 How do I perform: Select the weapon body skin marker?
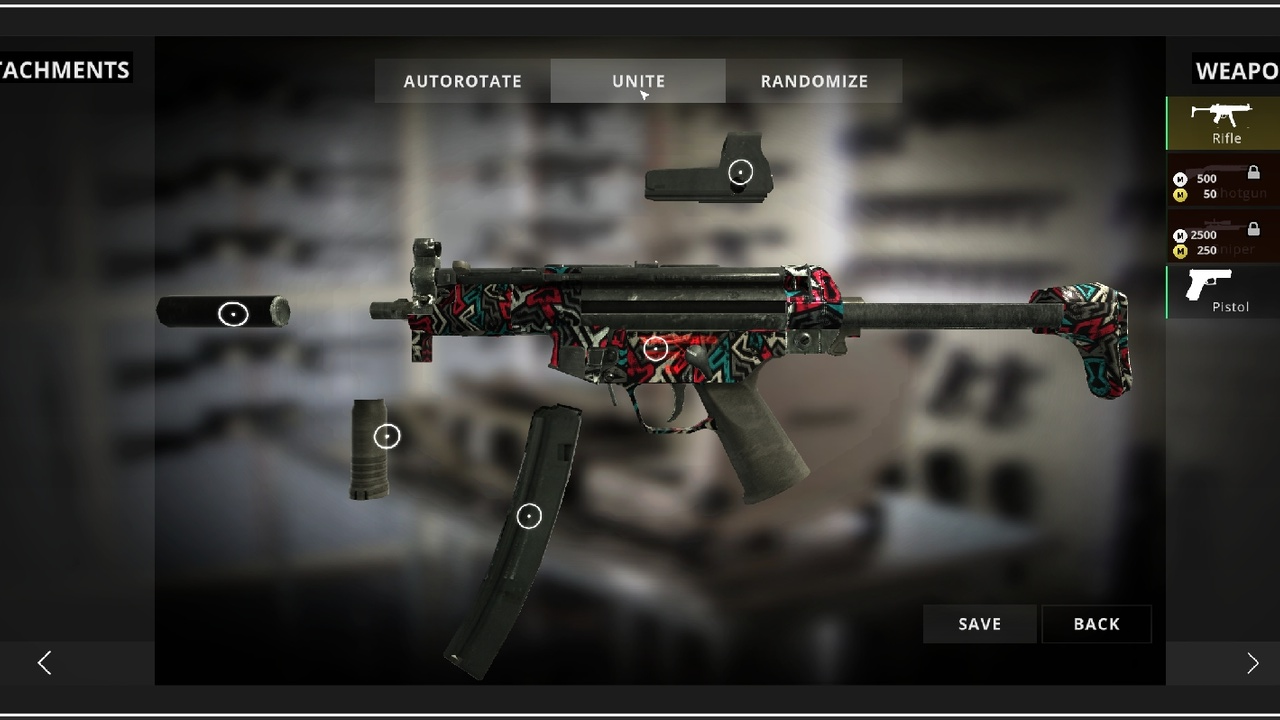pyautogui.click(x=655, y=348)
